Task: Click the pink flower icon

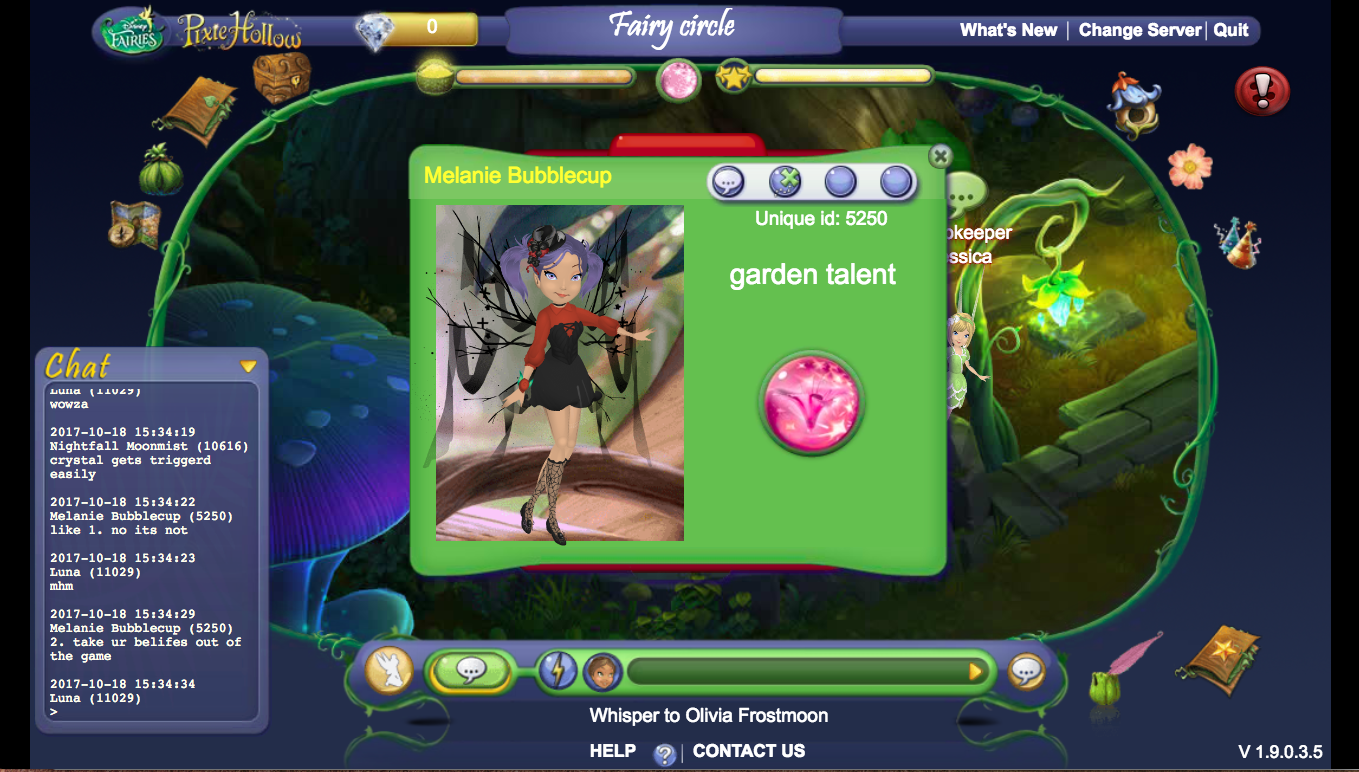Action: click(1190, 165)
